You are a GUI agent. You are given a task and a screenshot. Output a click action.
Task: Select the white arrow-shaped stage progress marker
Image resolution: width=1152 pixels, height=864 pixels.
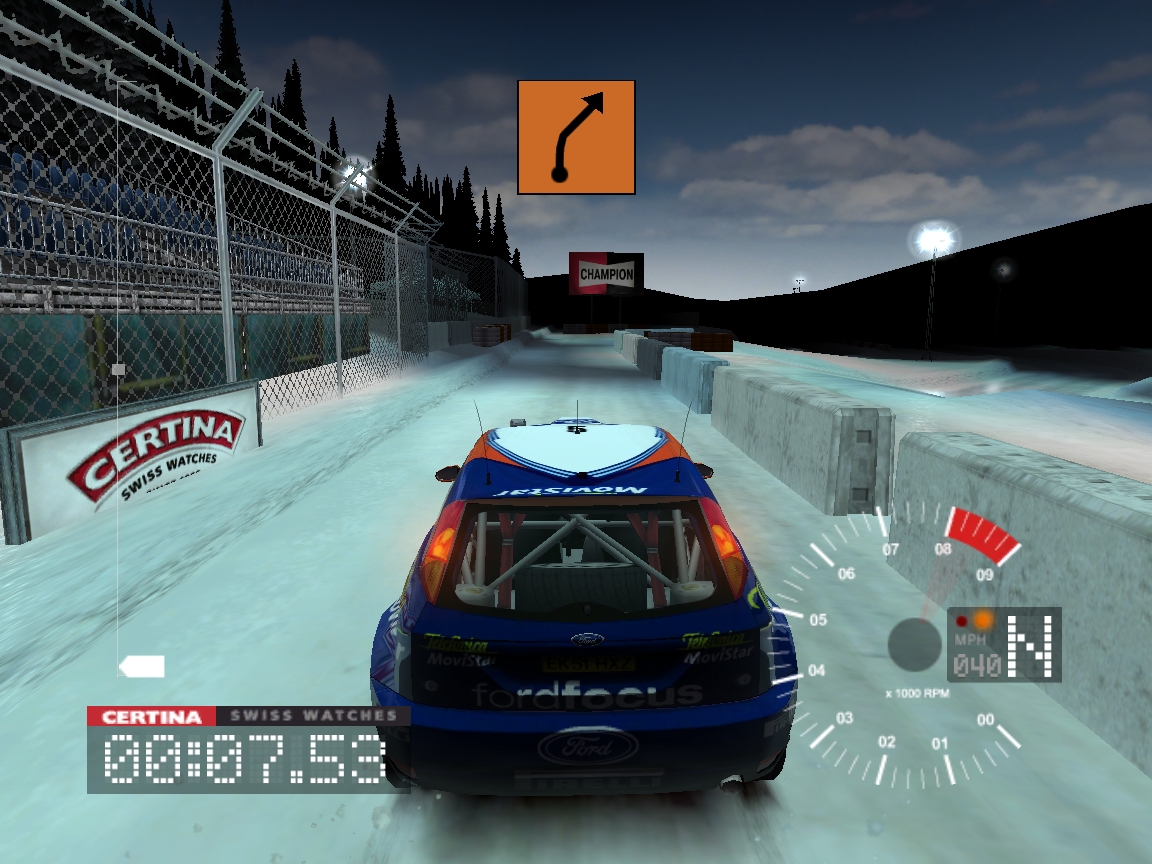(x=141, y=666)
